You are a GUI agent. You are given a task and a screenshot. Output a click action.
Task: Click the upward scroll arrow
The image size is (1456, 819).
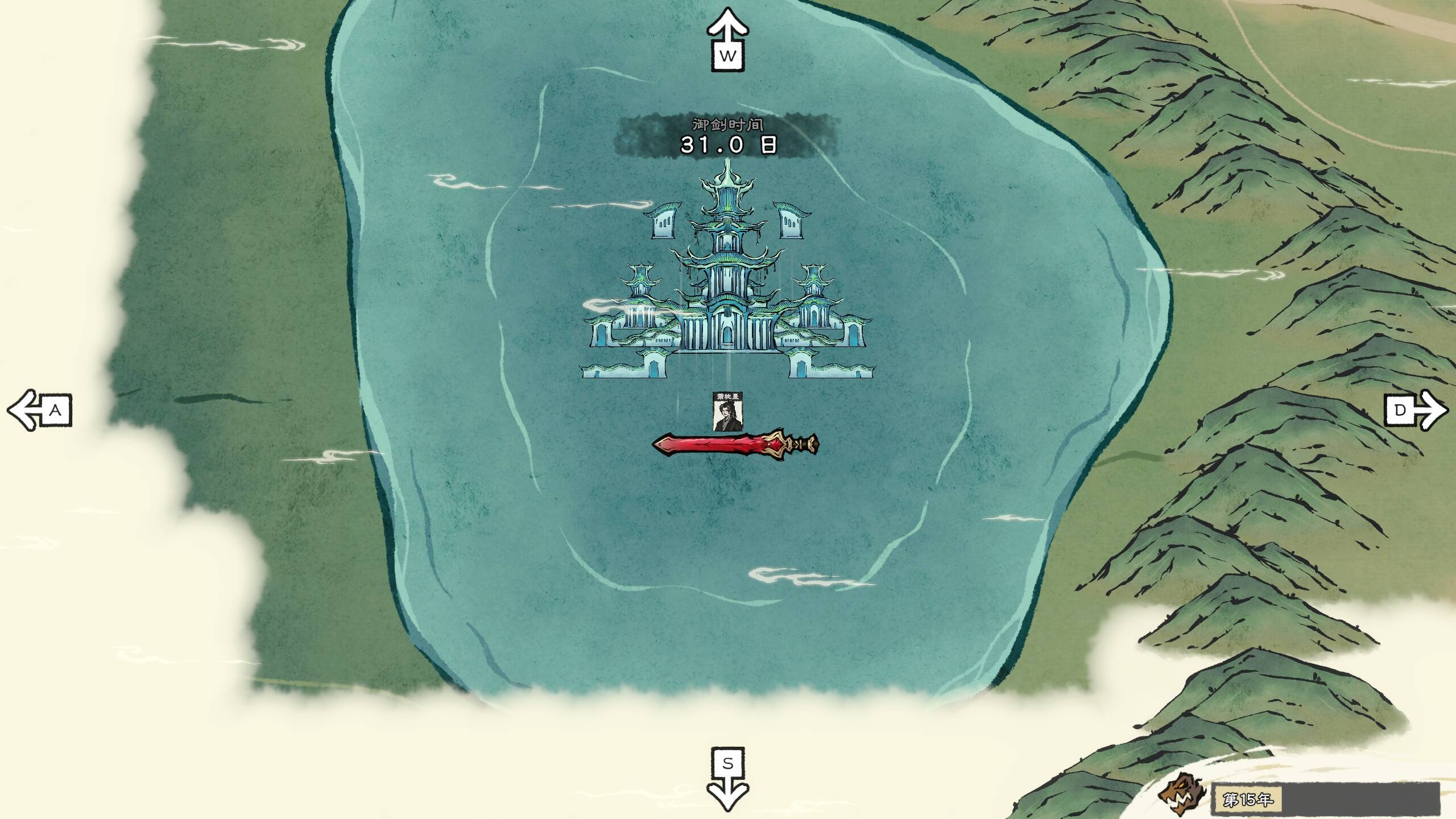[727, 40]
